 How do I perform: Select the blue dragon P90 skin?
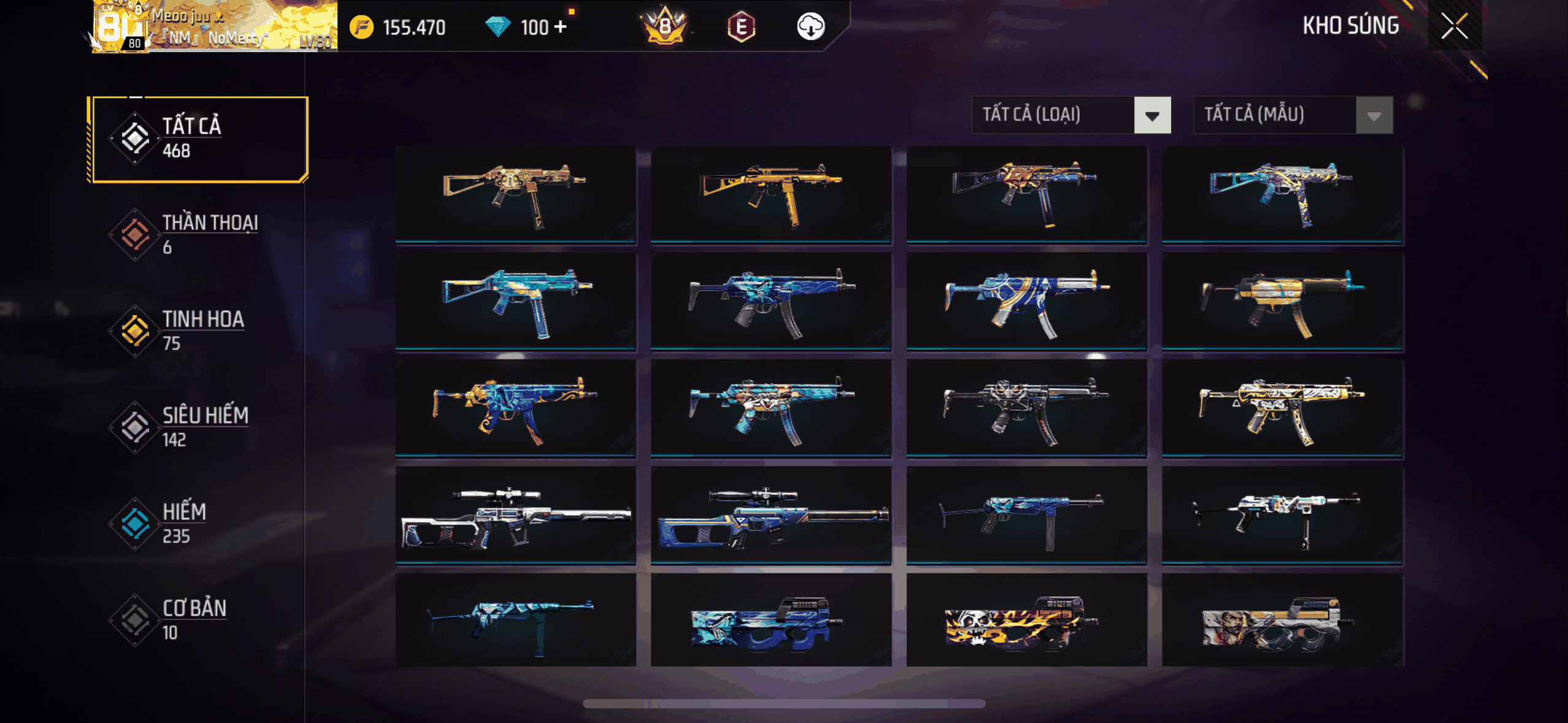pyautogui.click(x=771, y=621)
